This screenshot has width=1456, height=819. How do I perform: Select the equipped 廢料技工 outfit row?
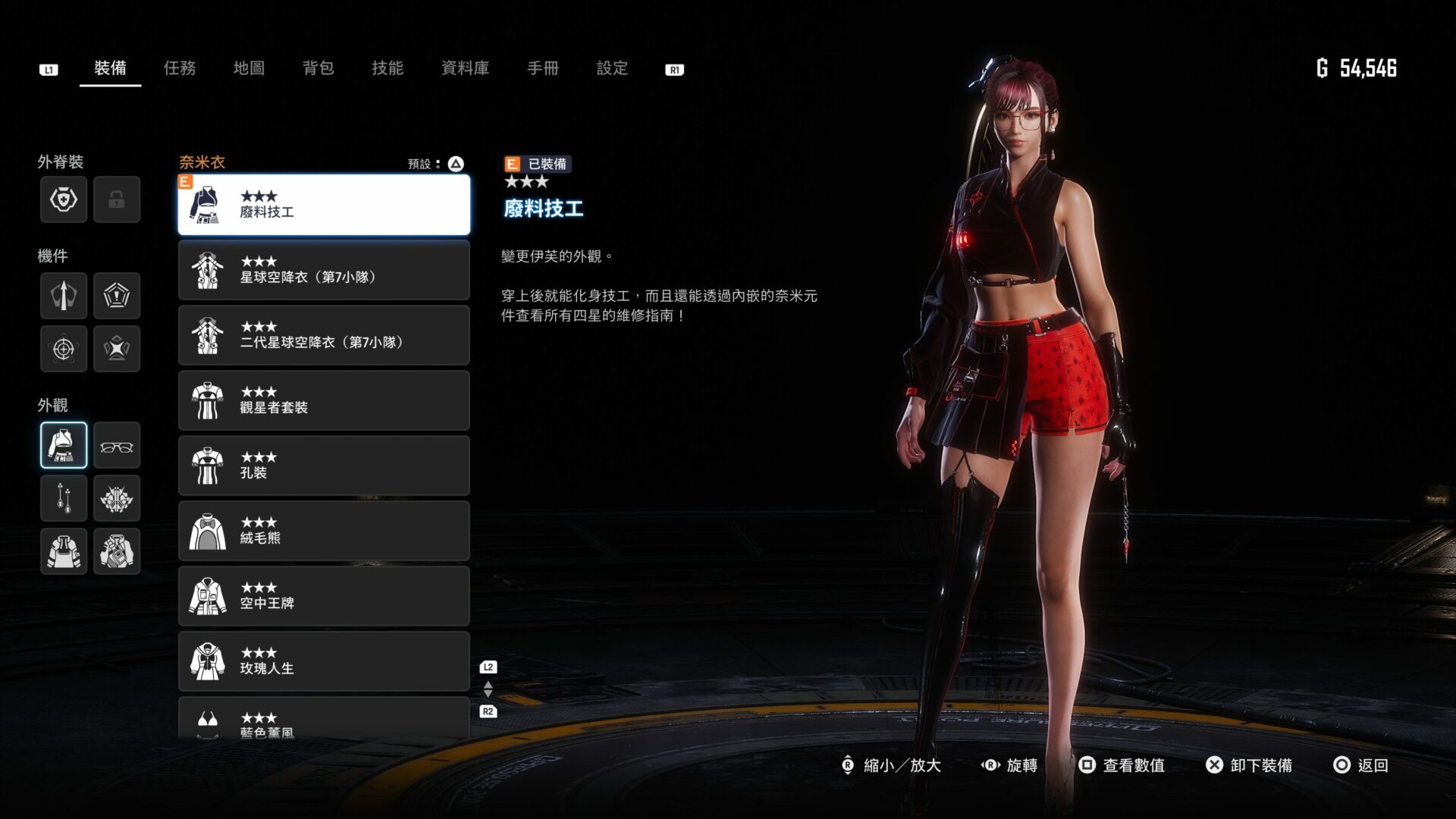(x=324, y=205)
